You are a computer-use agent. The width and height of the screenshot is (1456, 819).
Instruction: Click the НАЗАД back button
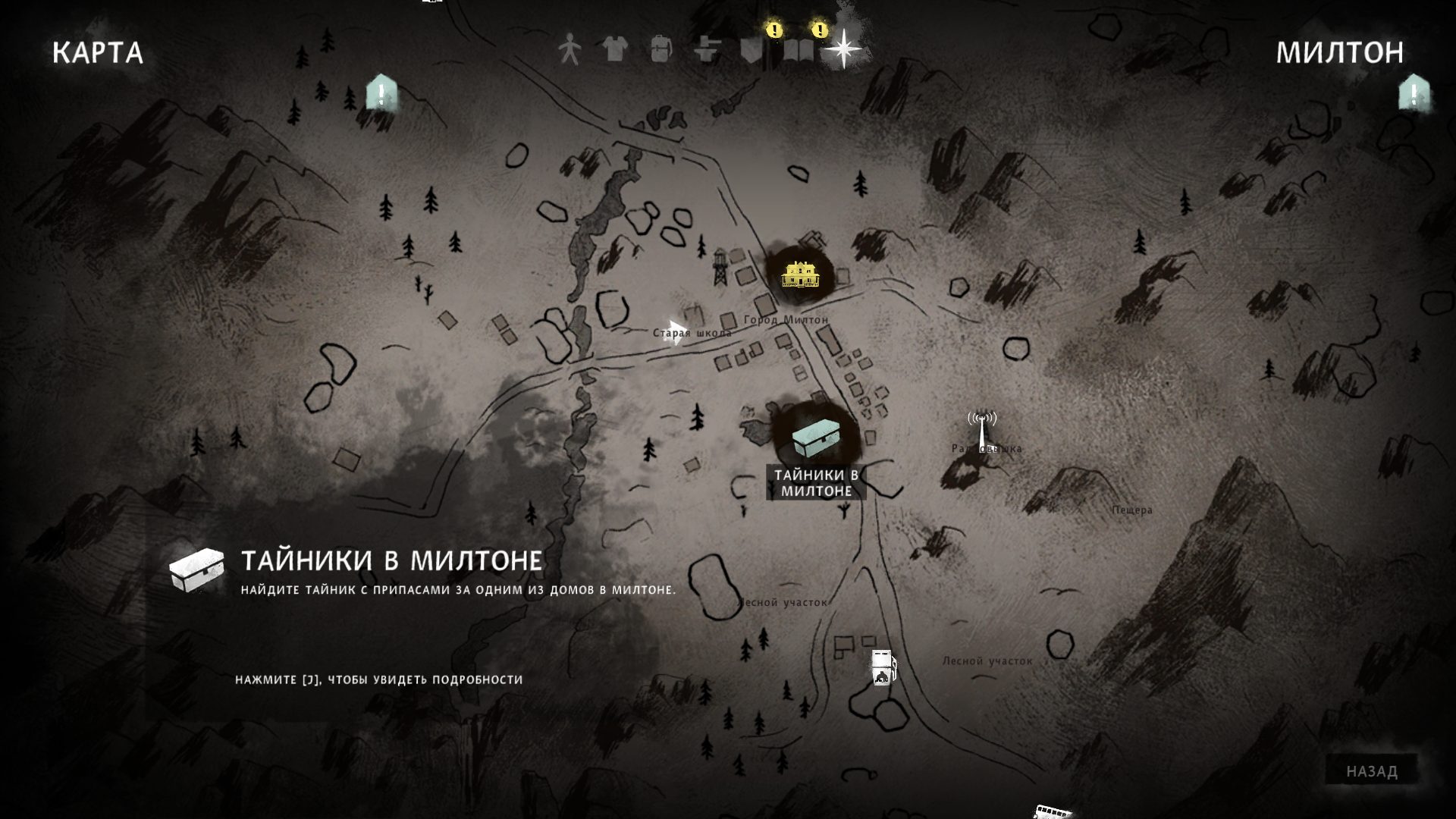pyautogui.click(x=1372, y=771)
